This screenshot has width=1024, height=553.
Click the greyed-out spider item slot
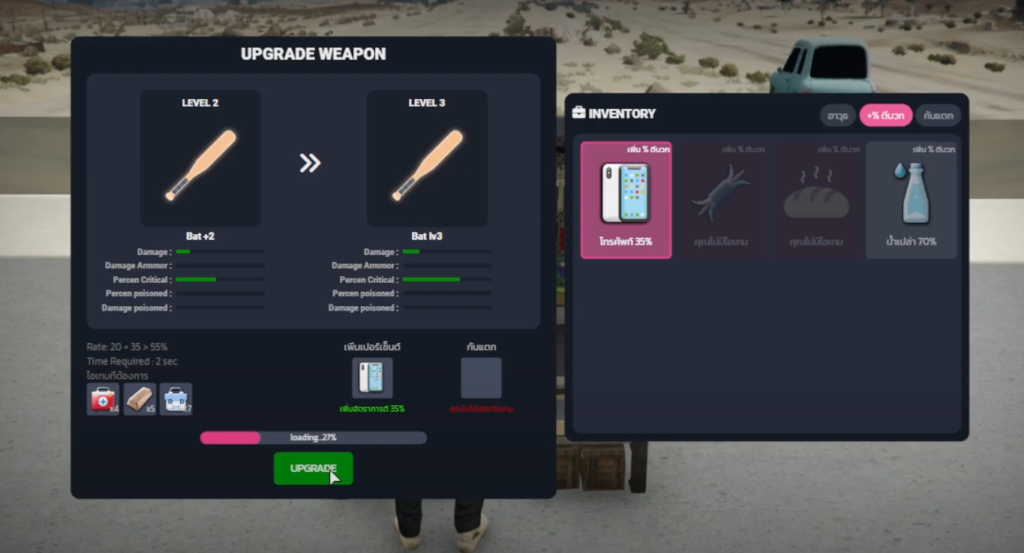click(721, 200)
